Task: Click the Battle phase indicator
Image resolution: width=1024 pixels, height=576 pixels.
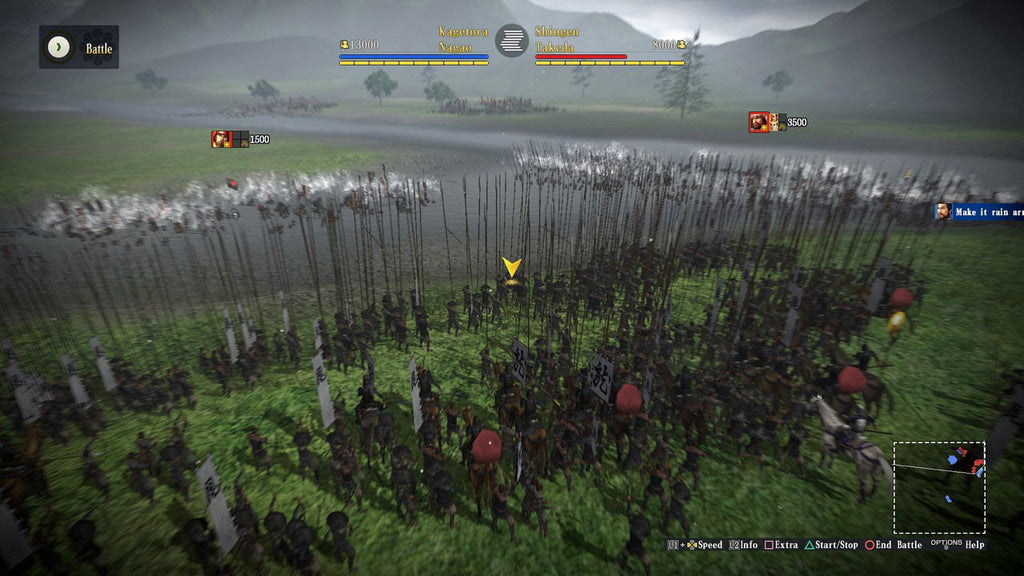Action: (79, 47)
